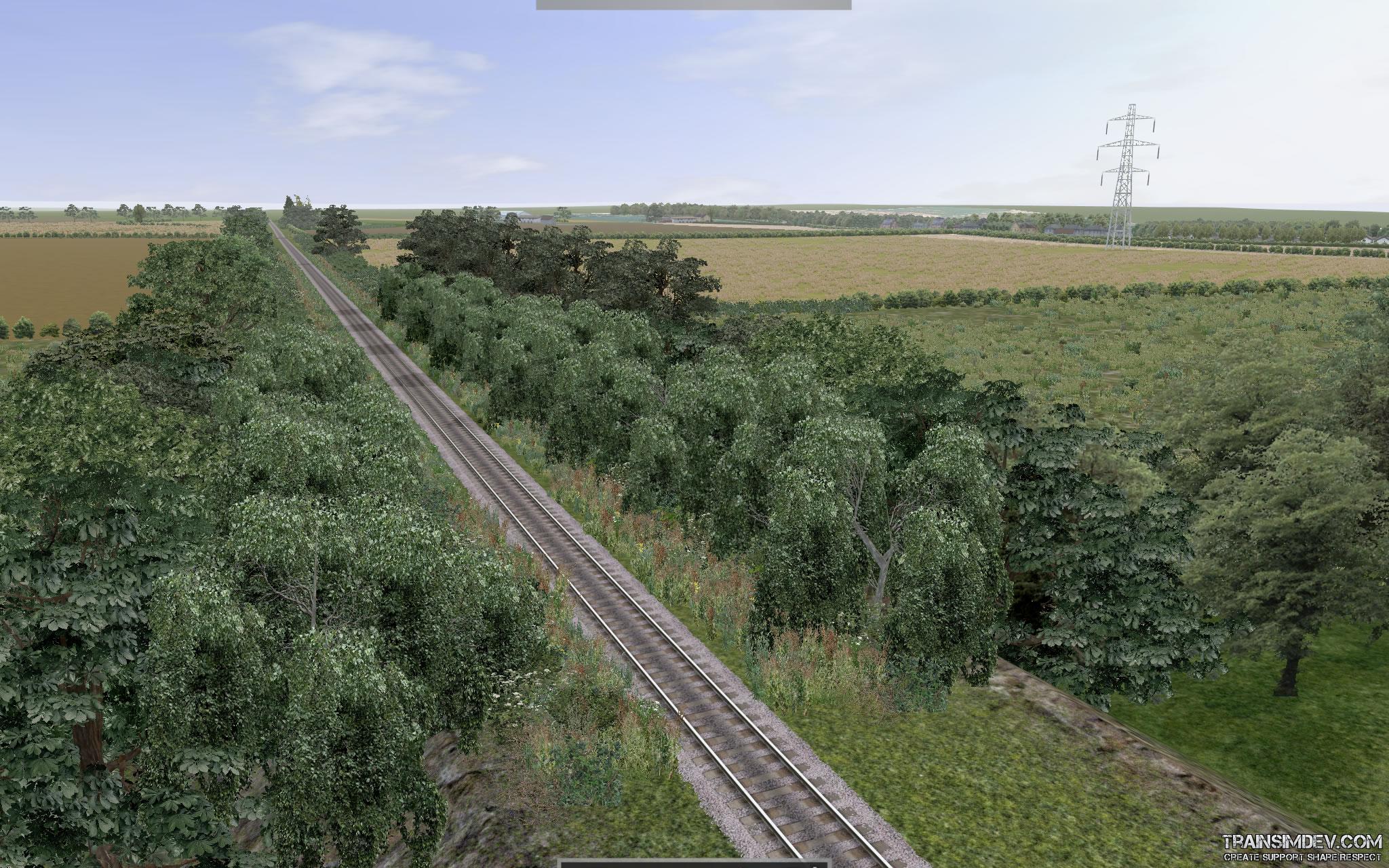
Task: Open the collapsed grey panel at top edge
Action: coord(693,4)
